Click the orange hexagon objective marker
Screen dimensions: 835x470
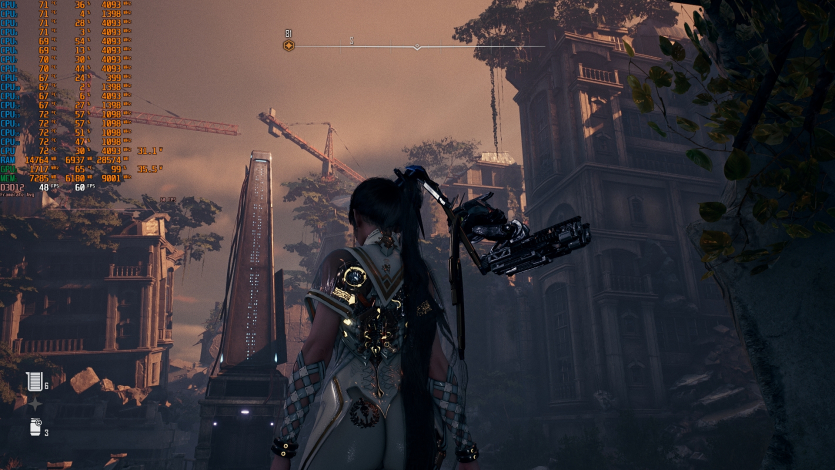click(289, 45)
